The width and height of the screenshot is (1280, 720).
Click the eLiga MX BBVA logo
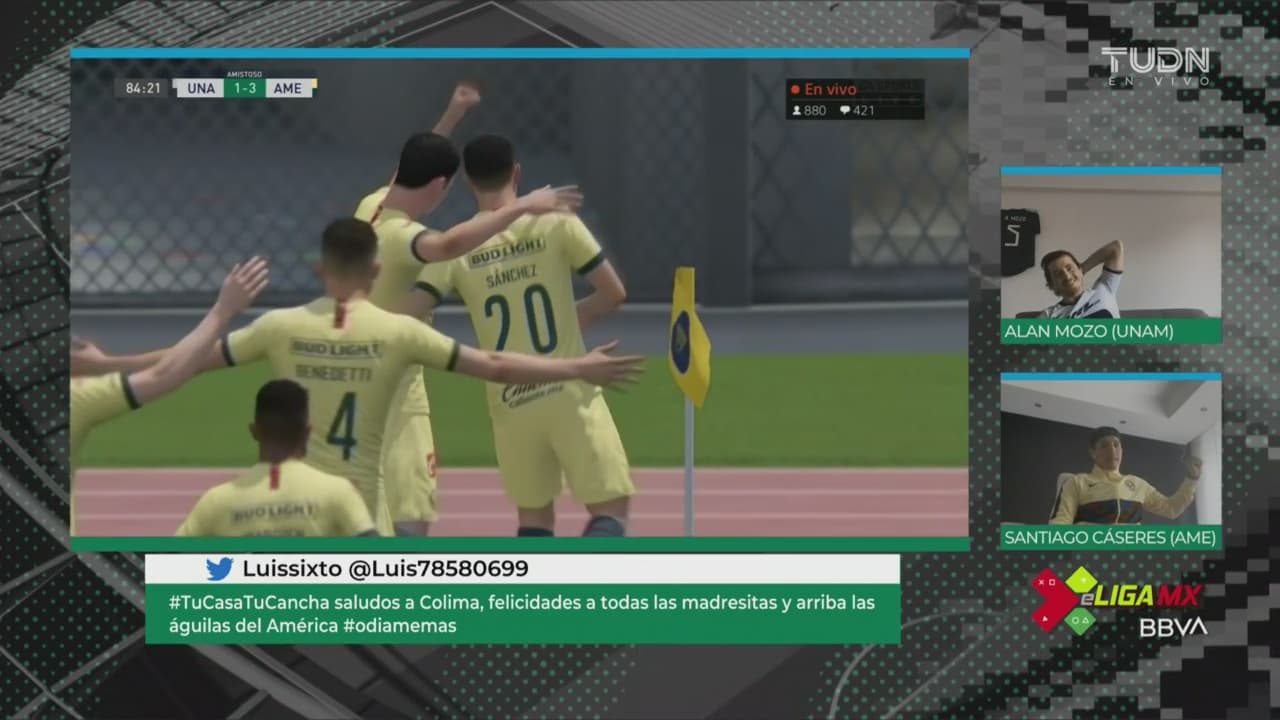click(x=1120, y=603)
